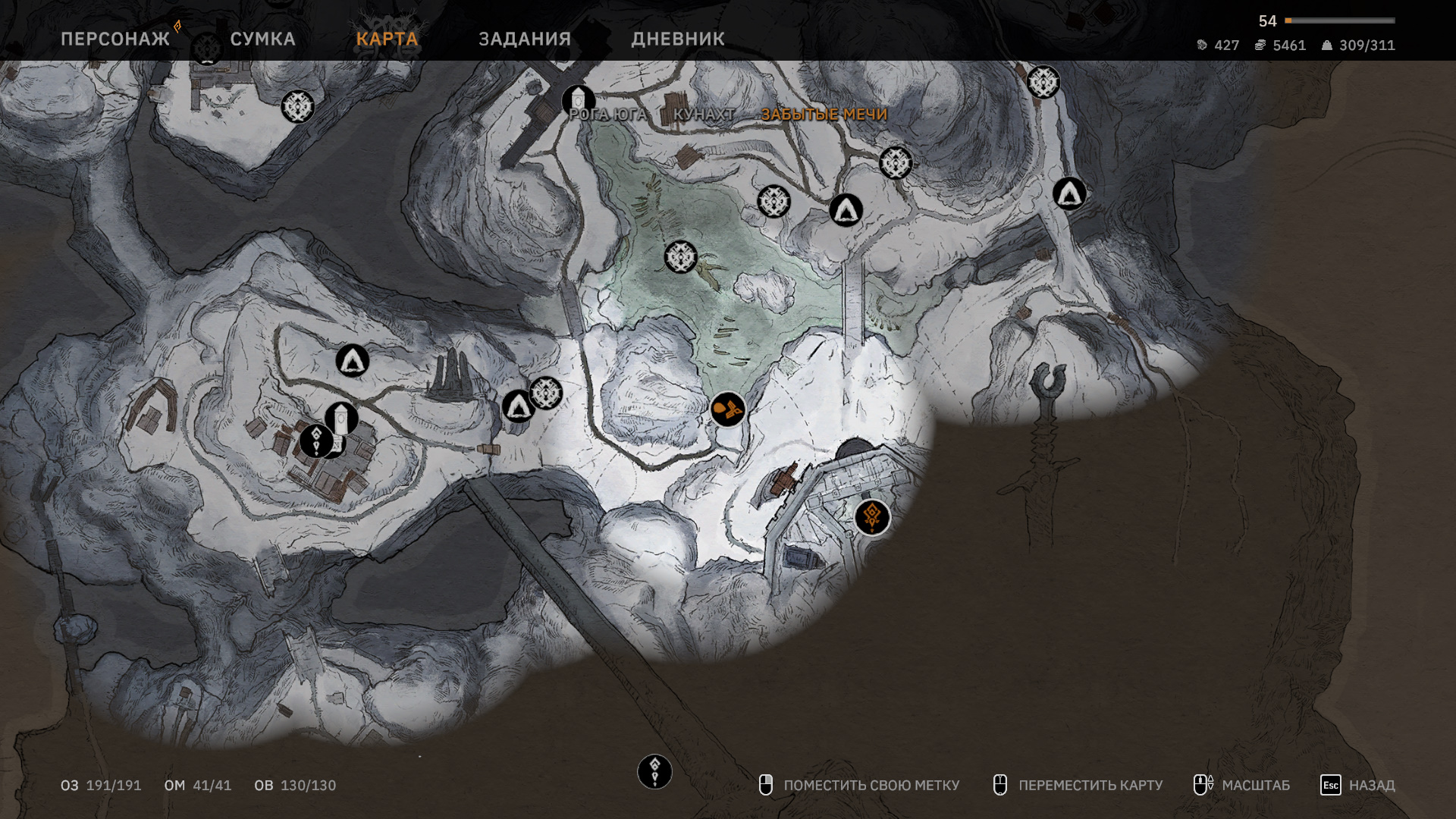Click the Назад back button
1456x819 pixels.
1357,785
